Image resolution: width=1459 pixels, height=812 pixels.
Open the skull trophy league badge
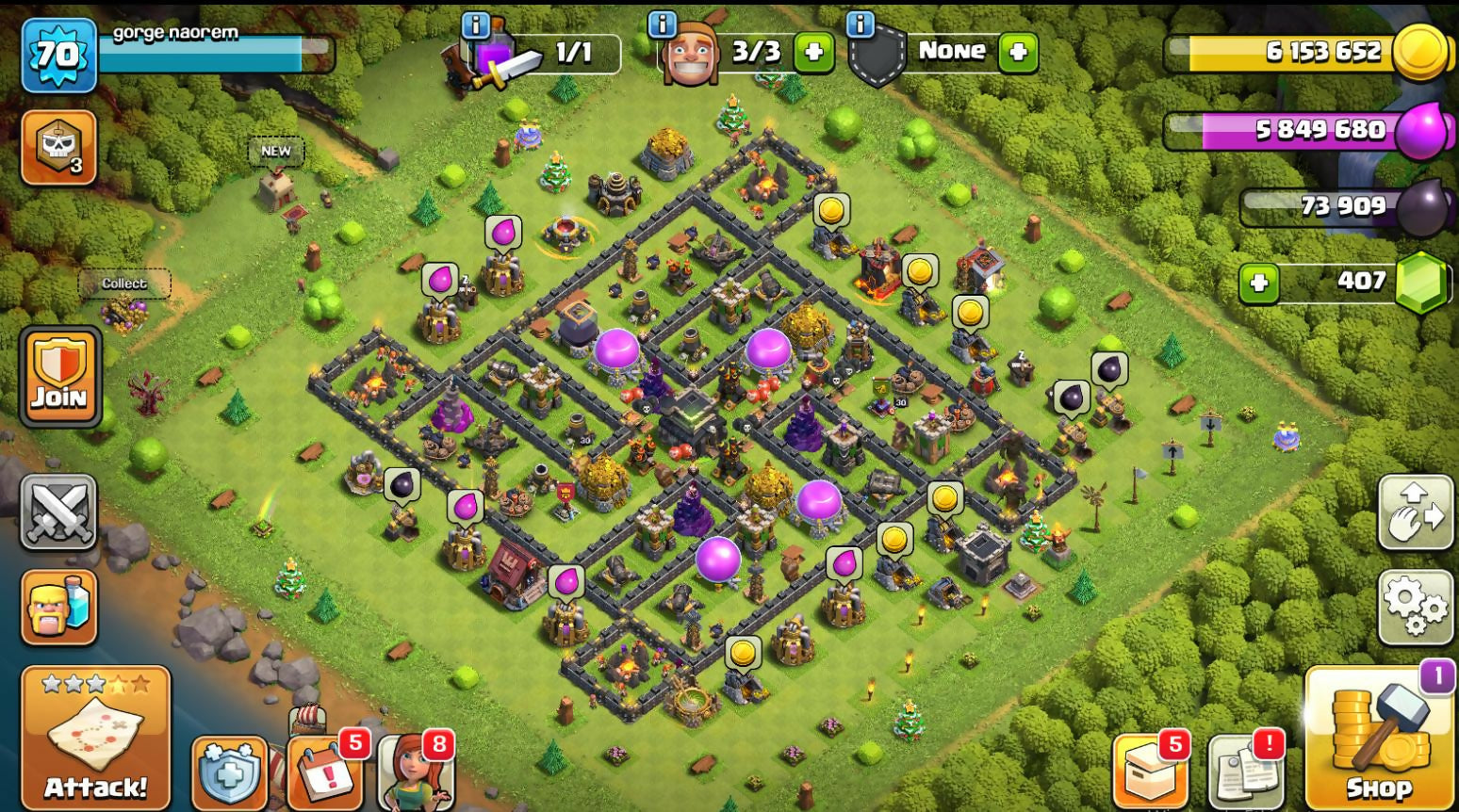[x=58, y=148]
